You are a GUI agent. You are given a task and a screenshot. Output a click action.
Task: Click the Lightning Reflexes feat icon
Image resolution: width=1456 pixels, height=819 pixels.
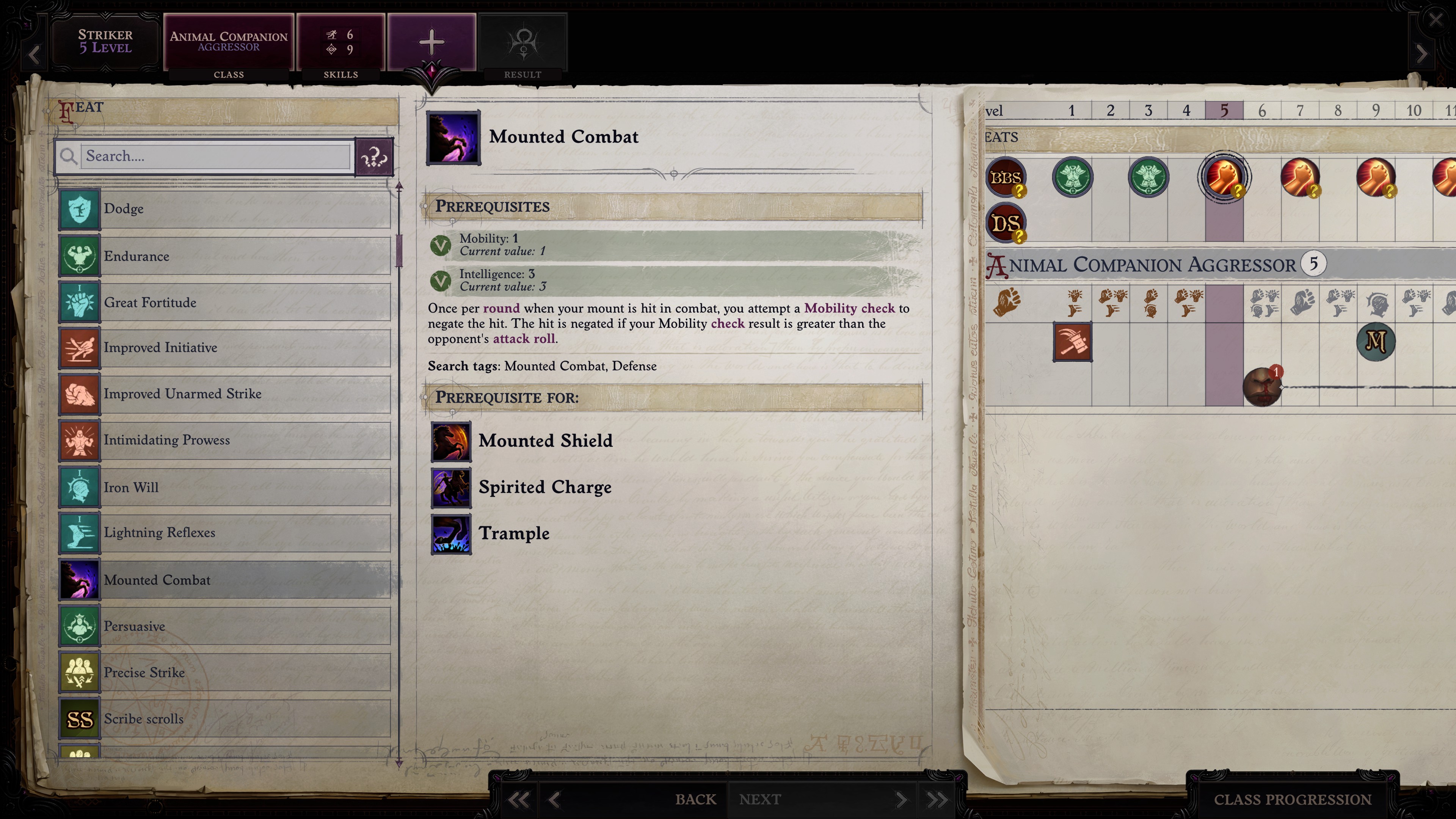pos(79,532)
